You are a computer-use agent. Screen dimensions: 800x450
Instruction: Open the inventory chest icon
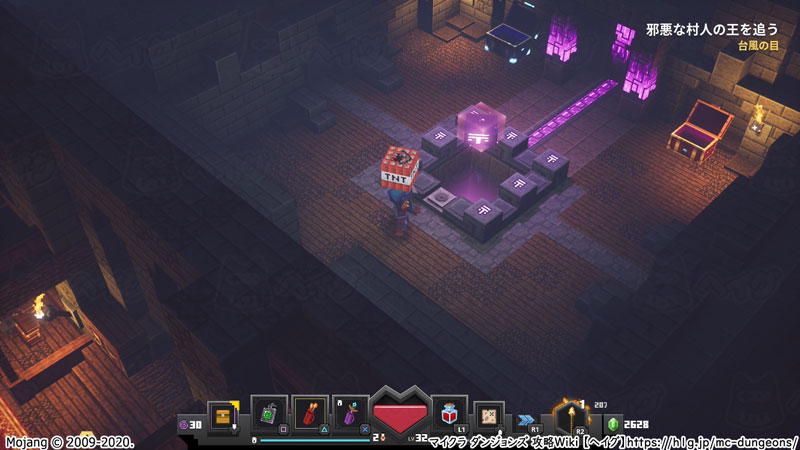tap(222, 415)
